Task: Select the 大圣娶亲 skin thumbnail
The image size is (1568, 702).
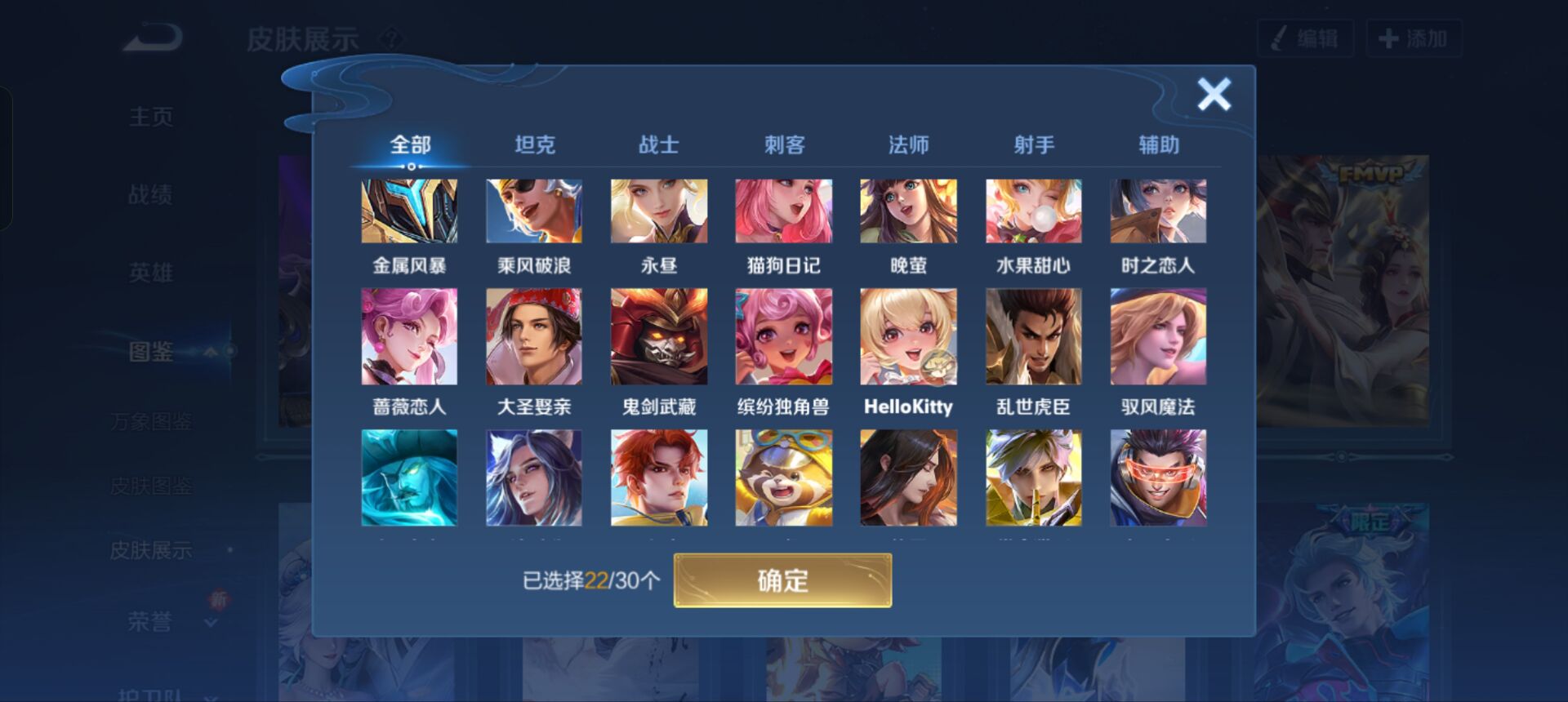Action: [534, 336]
